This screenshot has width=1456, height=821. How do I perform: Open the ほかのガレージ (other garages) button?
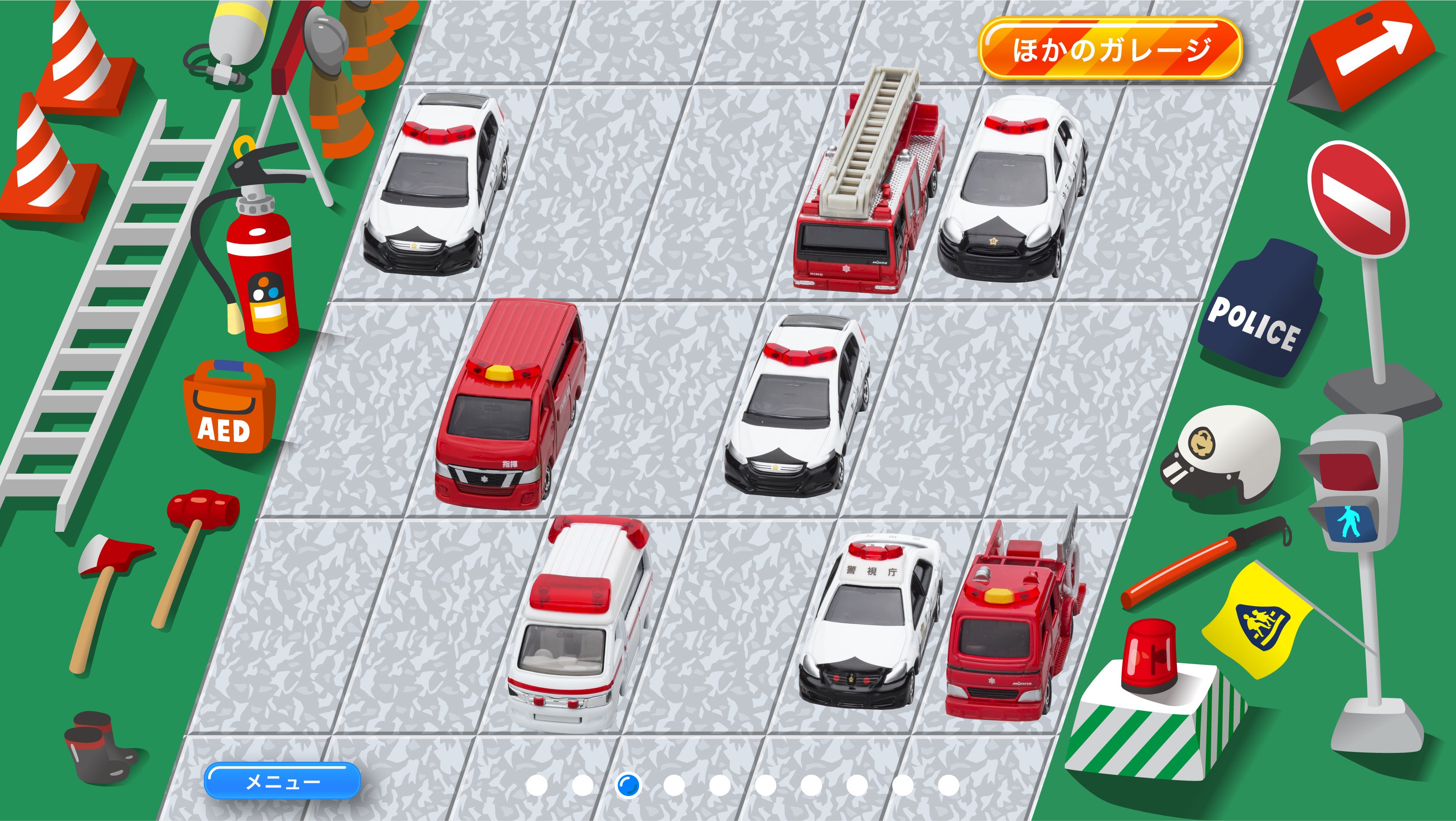click(x=1110, y=49)
